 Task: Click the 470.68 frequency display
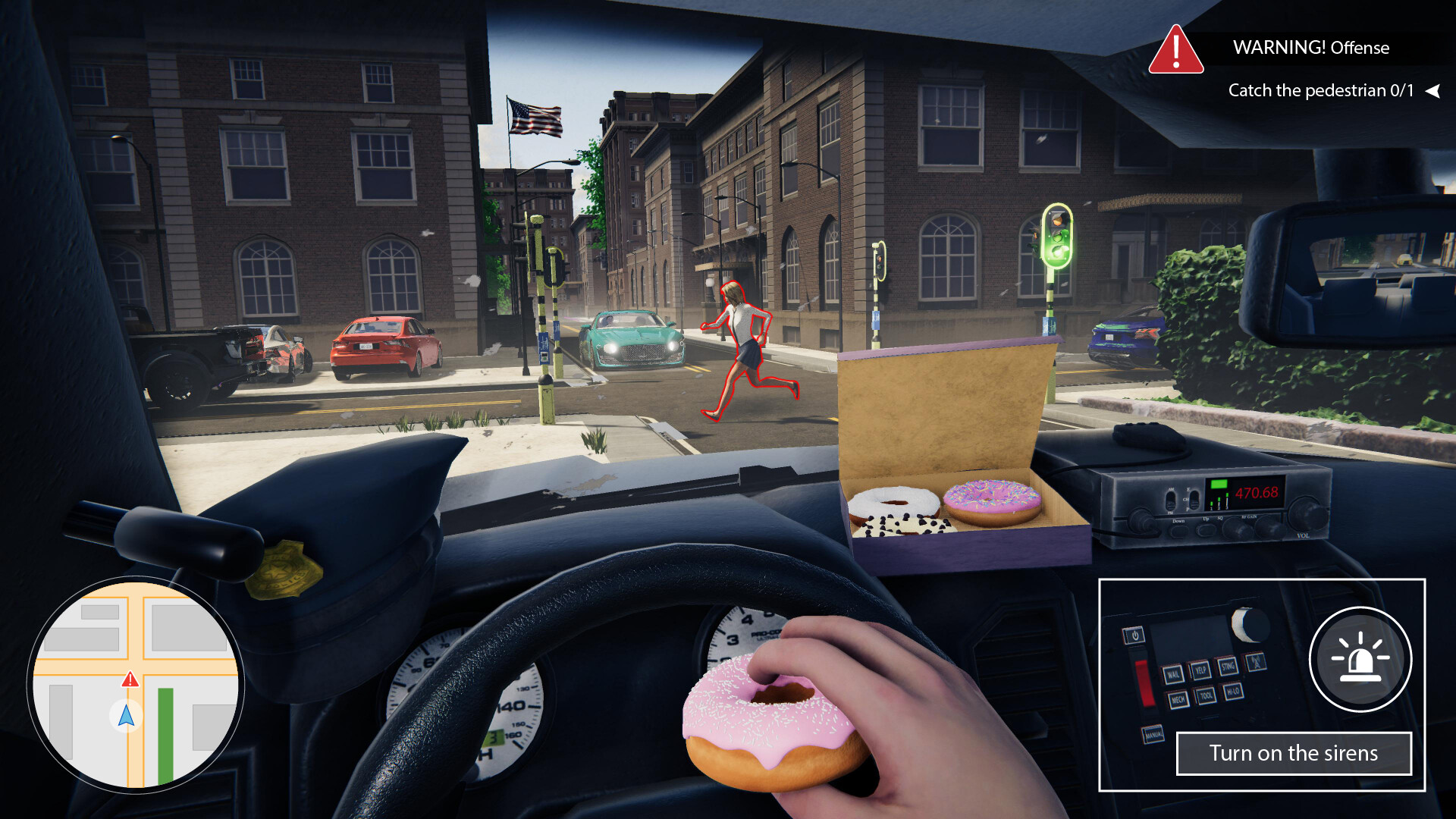pos(1257,492)
